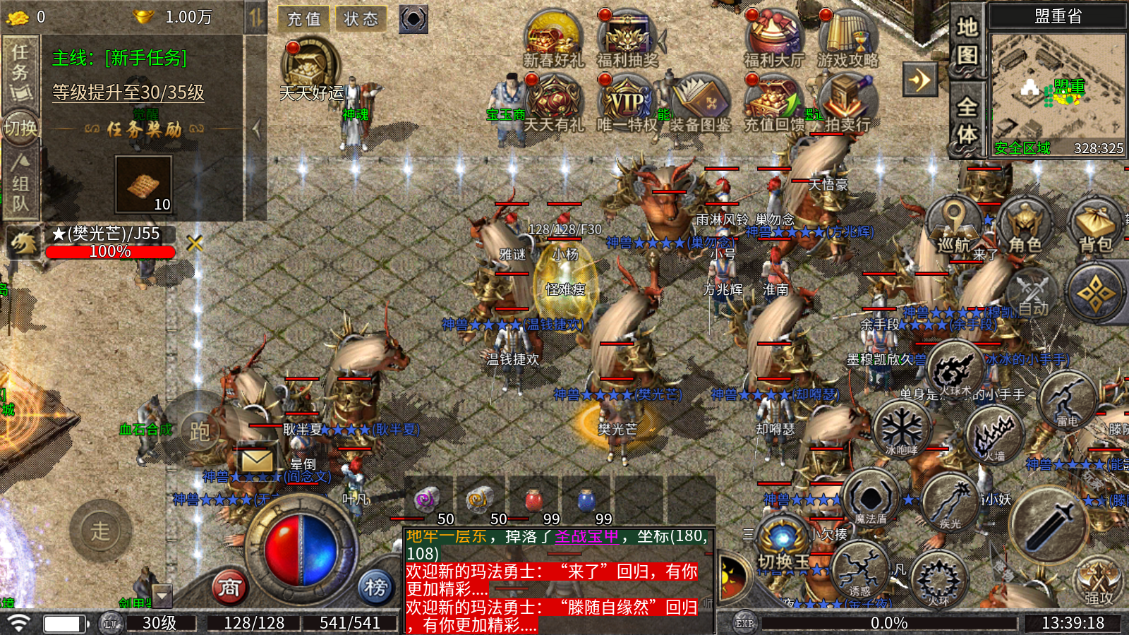The image size is (1129, 635).
Task: Open the 充值 recharge button
Action: (304, 18)
